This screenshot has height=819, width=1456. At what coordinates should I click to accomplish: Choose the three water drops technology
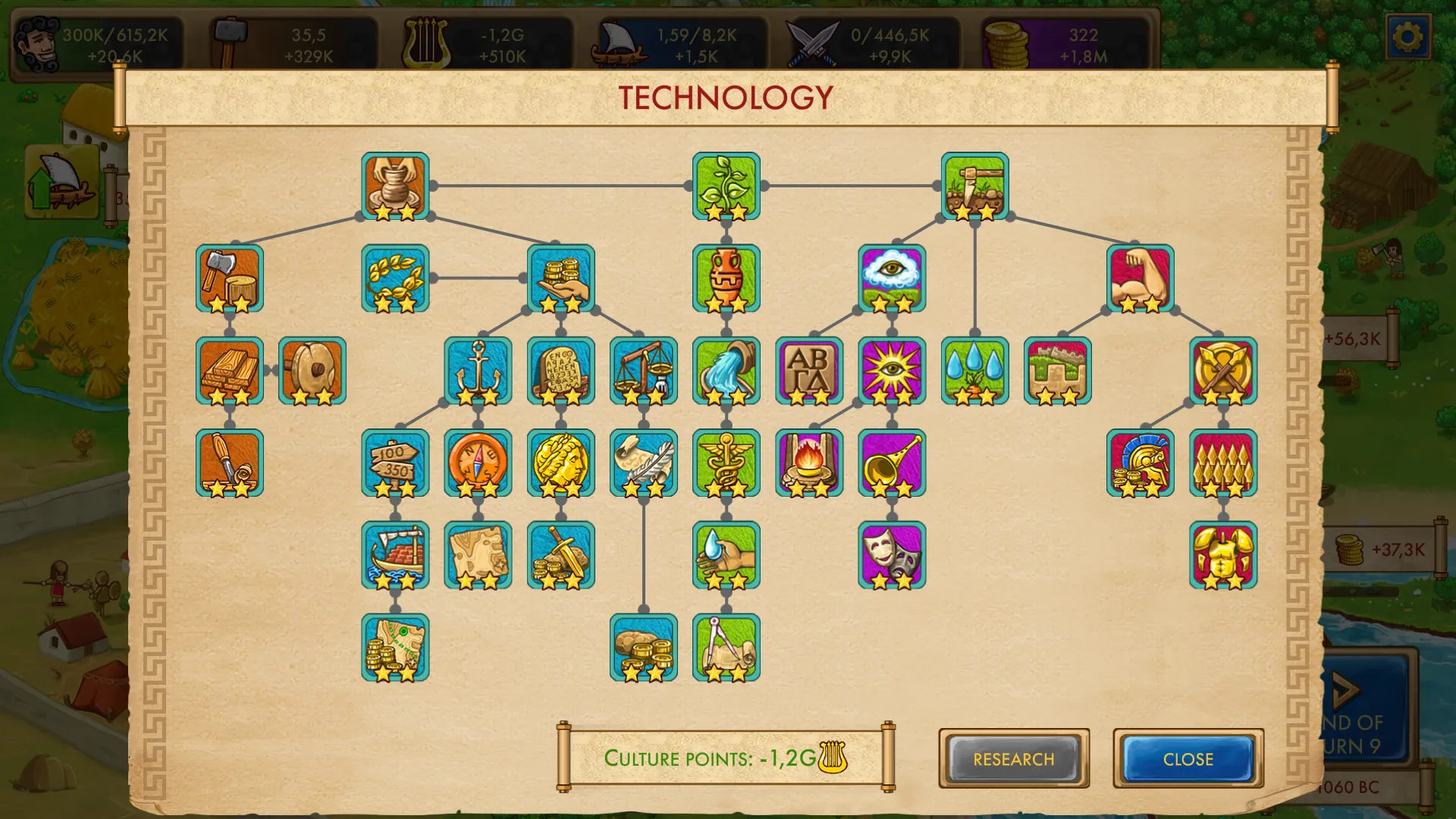pos(974,371)
